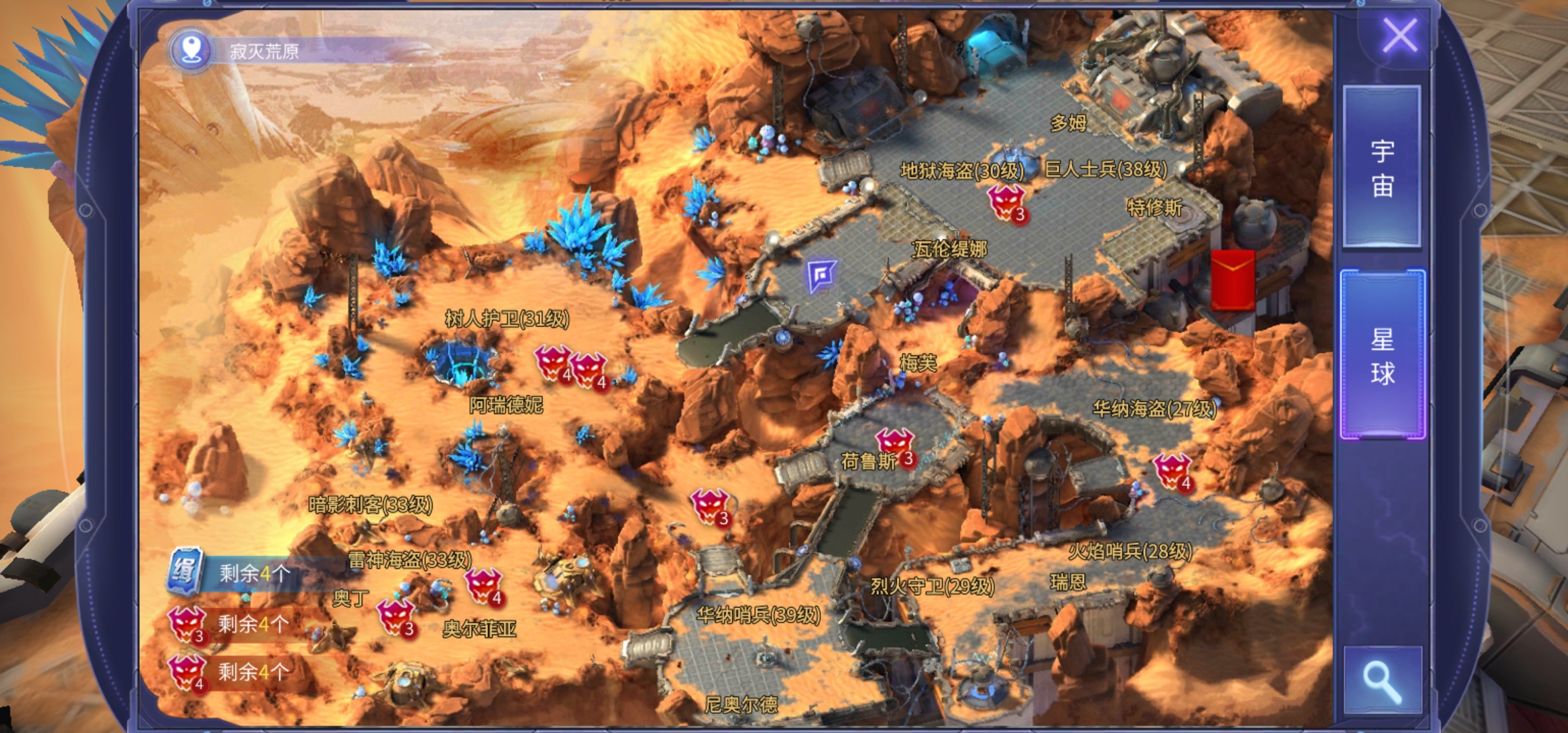Go to NPC 阿瑞德妮
The width and height of the screenshot is (1568, 733).
[506, 405]
